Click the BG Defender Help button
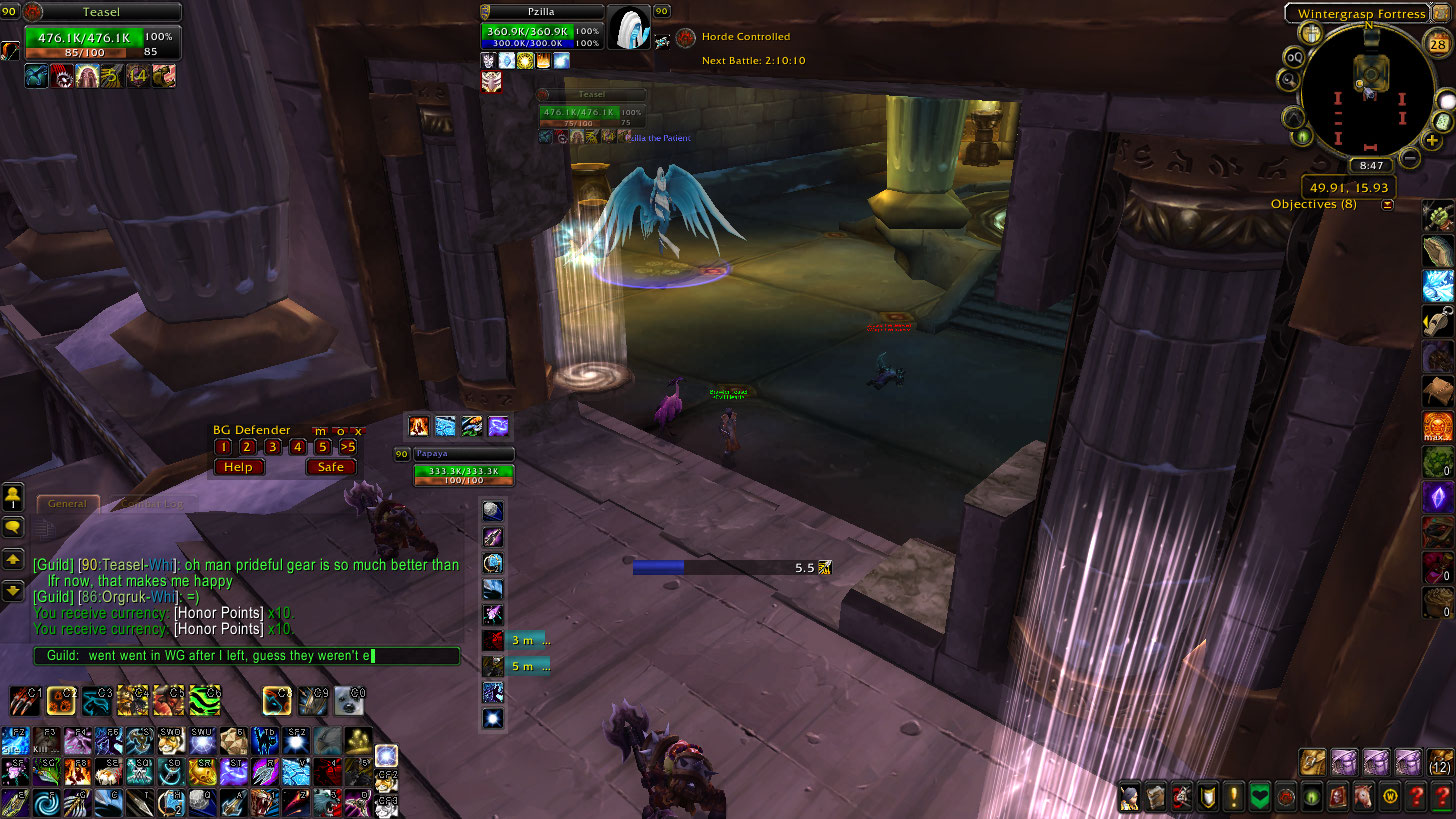 coord(239,467)
